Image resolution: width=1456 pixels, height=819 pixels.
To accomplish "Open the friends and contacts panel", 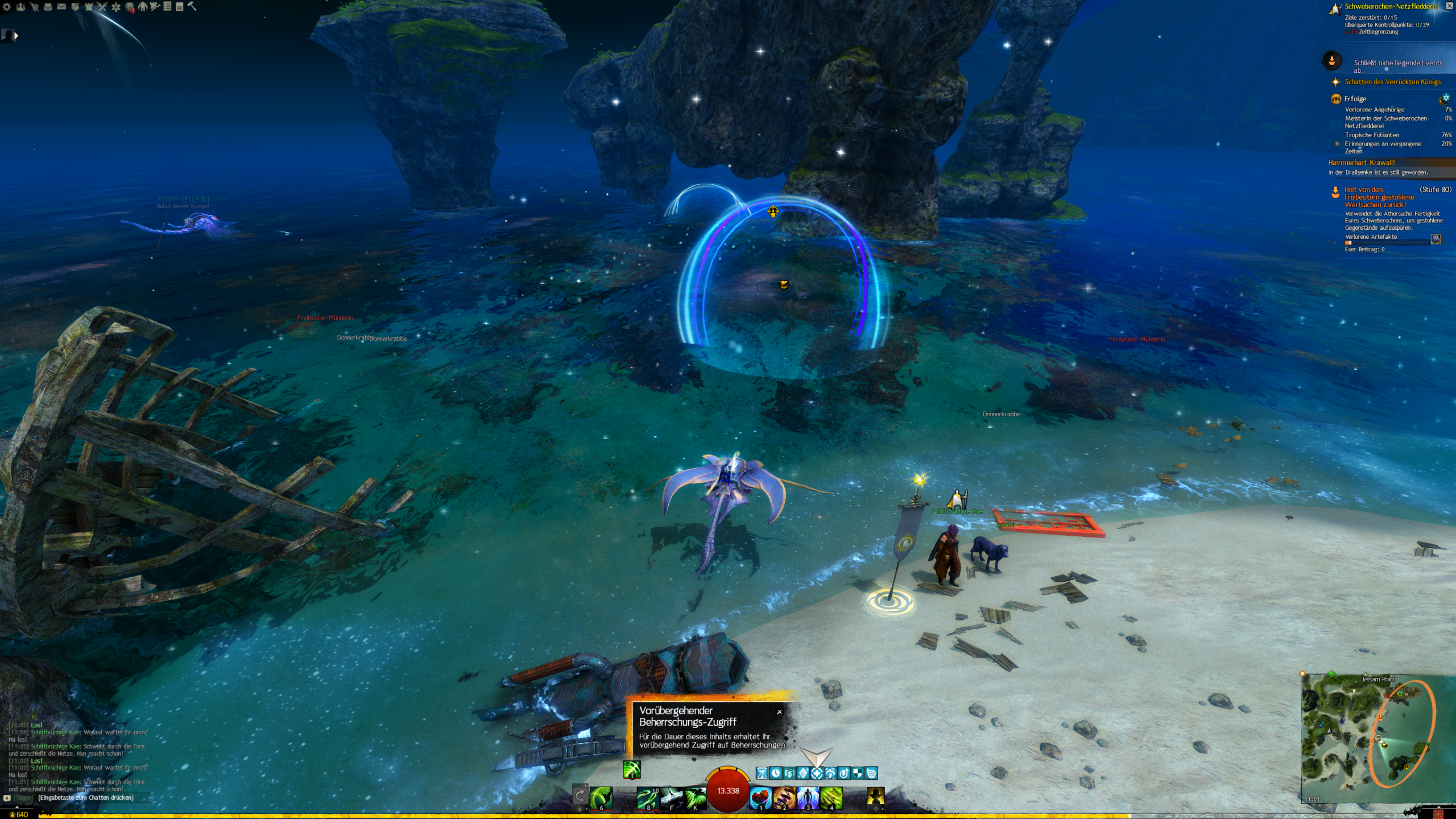I will click(20, 7).
